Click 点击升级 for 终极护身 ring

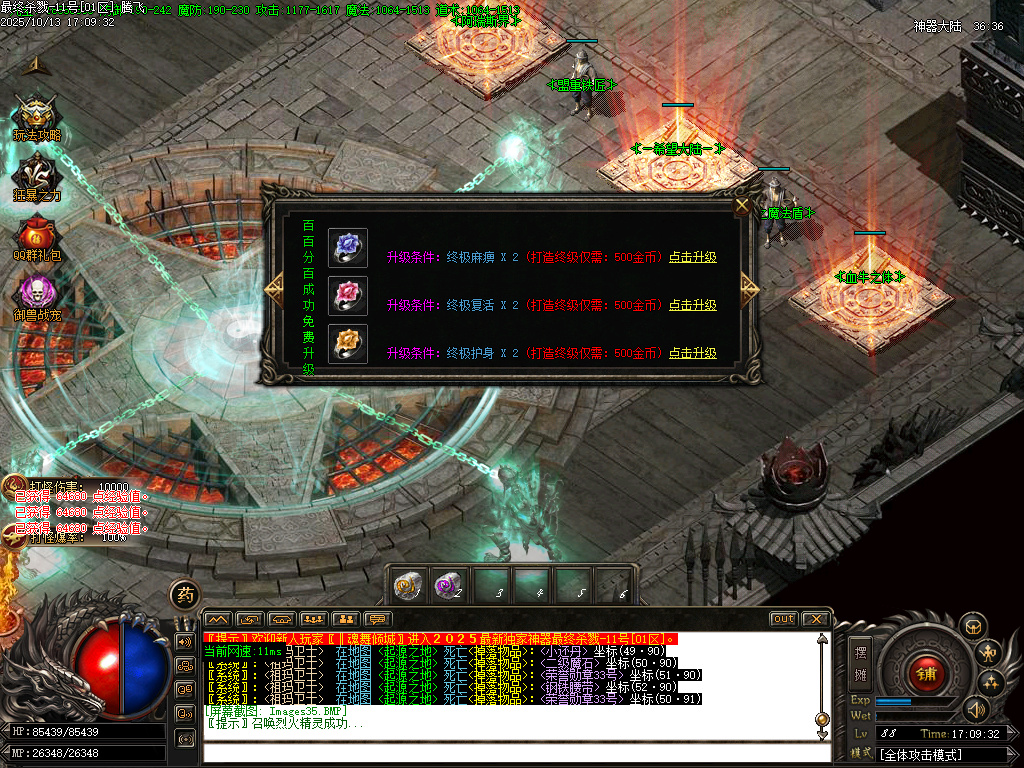(x=692, y=353)
